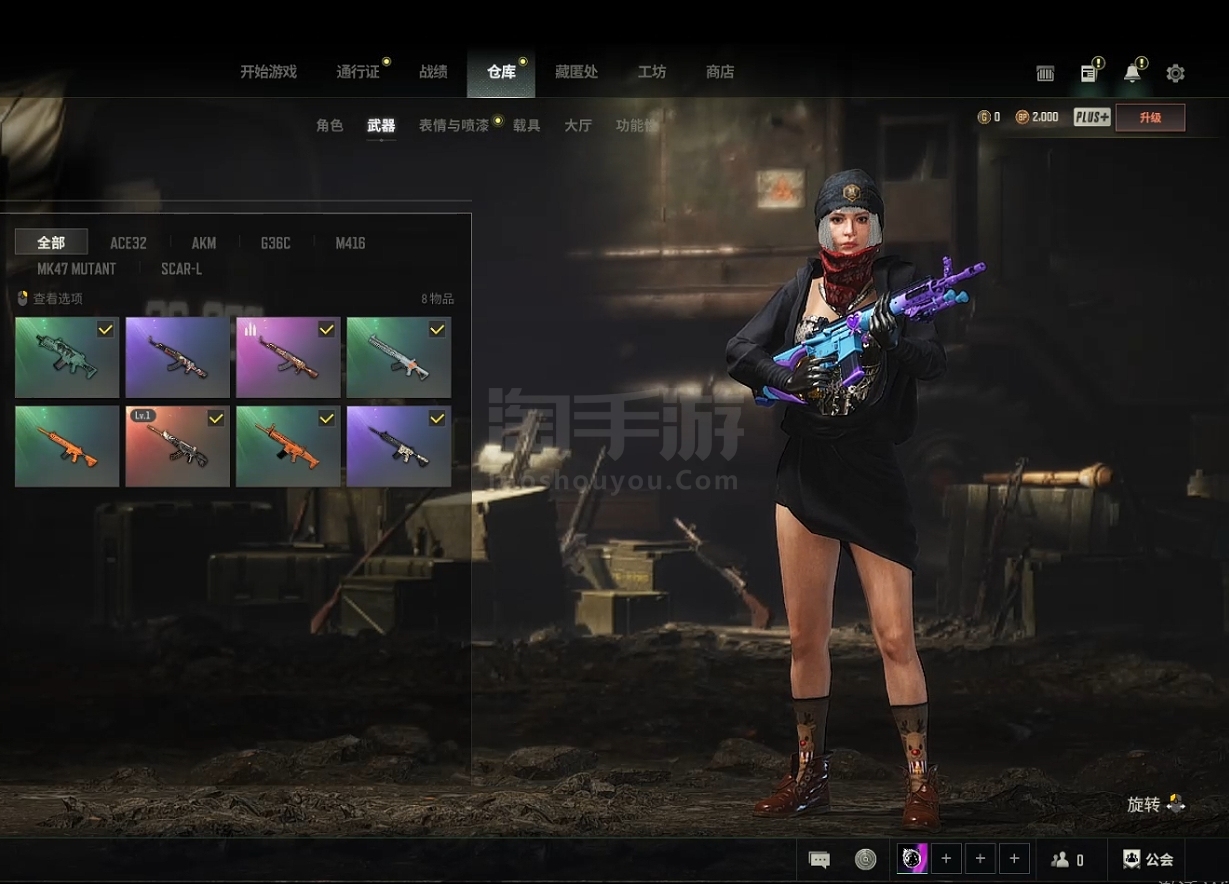Open the 大厅 lobby sub-tab

tap(578, 126)
